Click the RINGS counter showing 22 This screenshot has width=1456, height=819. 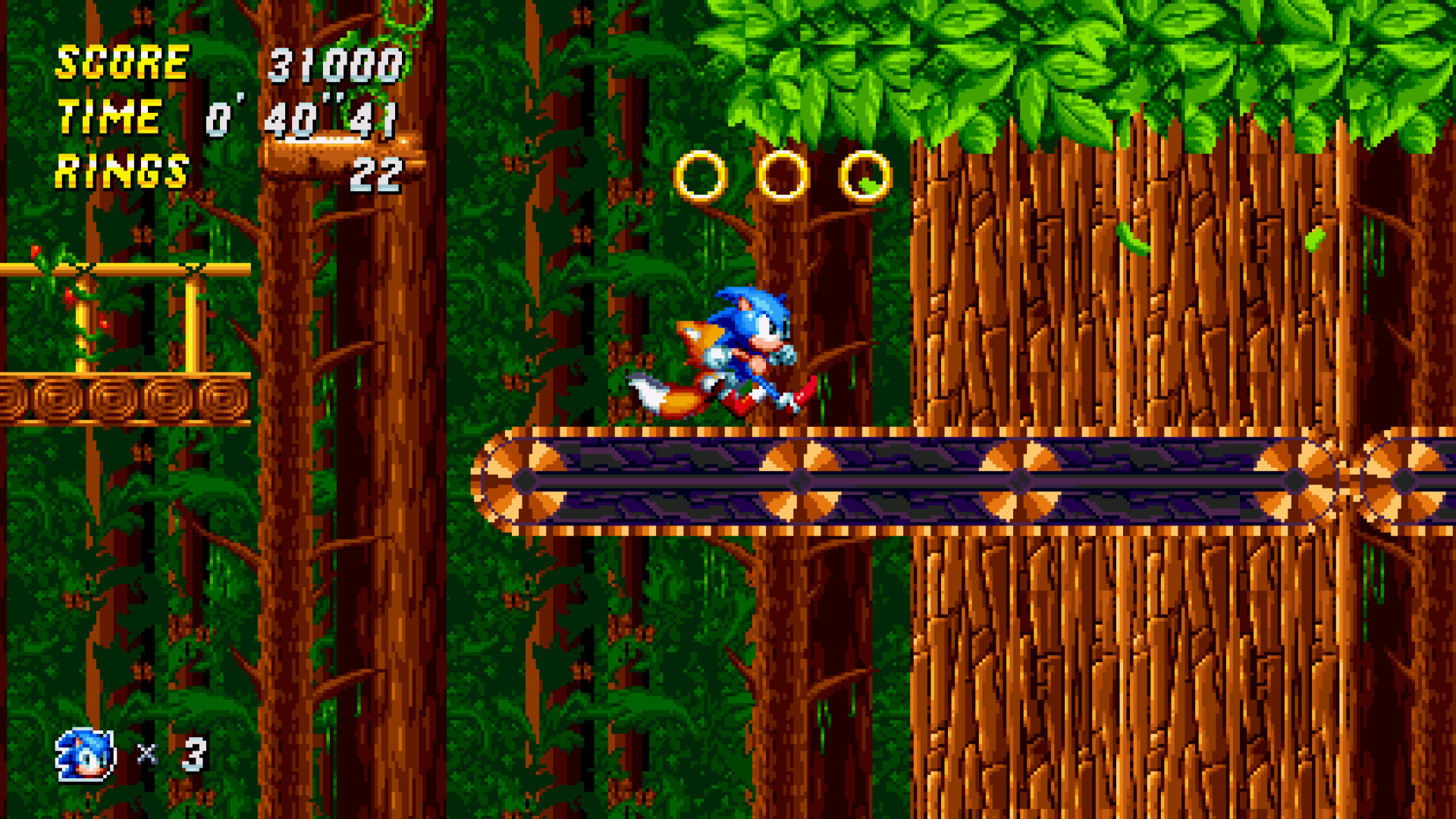(377, 173)
